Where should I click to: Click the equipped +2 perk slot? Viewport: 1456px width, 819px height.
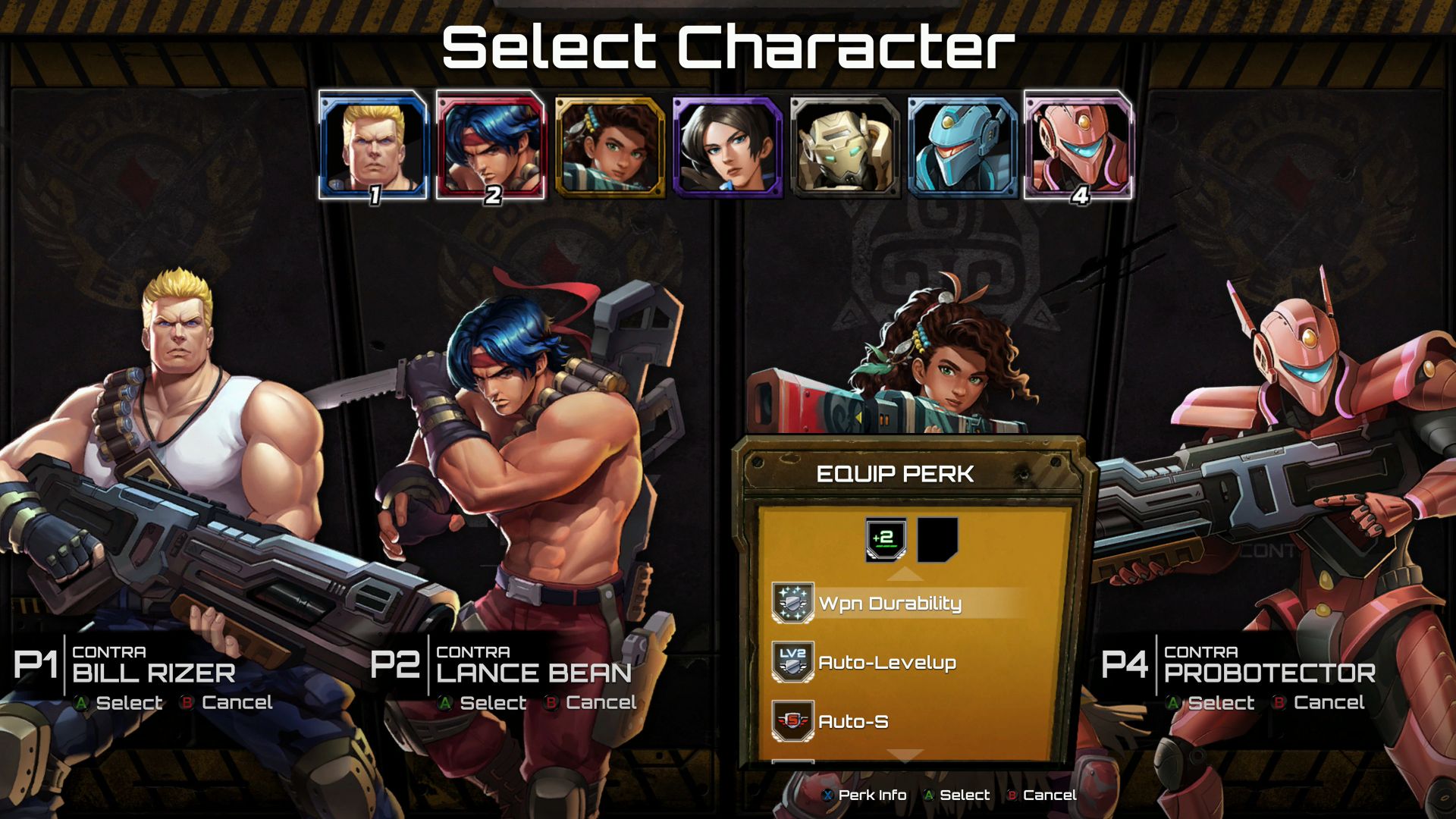pos(886,540)
